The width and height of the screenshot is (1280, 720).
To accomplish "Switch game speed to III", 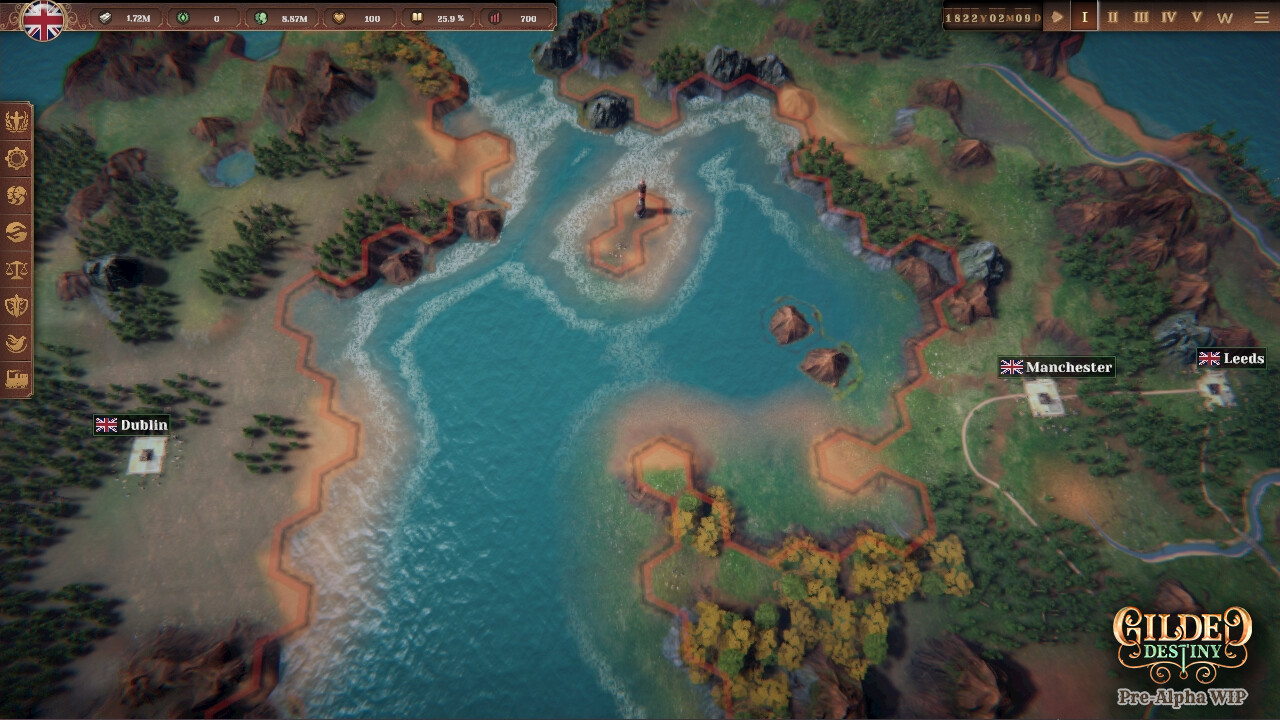I will pyautogui.click(x=1142, y=17).
